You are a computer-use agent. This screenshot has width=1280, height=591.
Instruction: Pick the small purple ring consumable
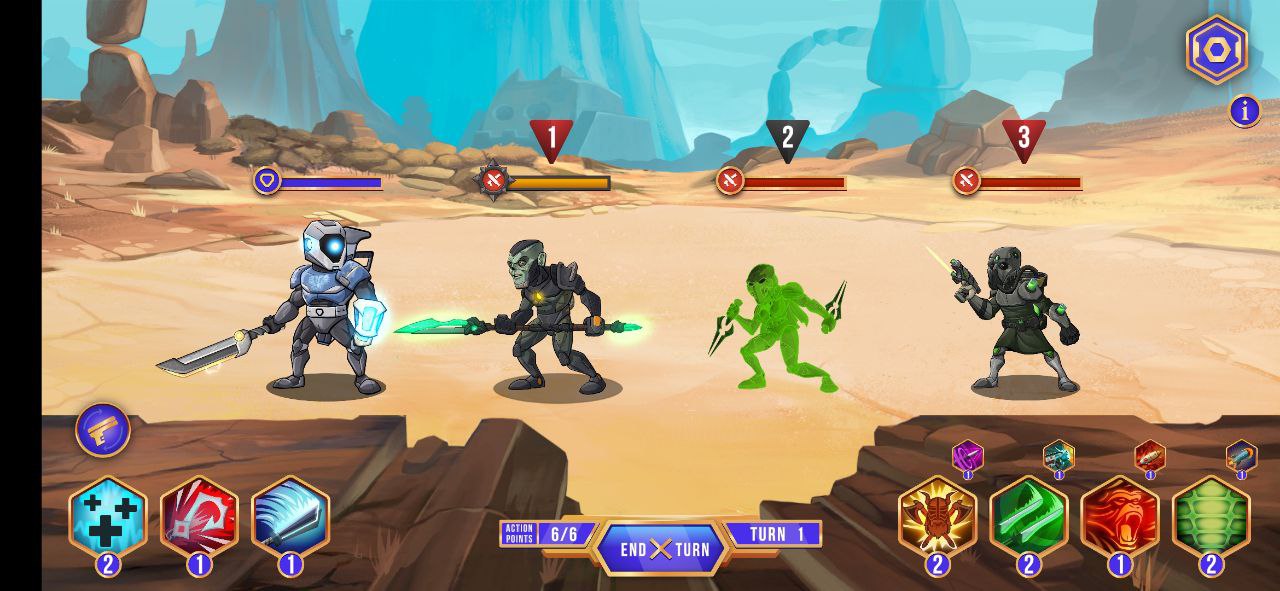click(967, 457)
